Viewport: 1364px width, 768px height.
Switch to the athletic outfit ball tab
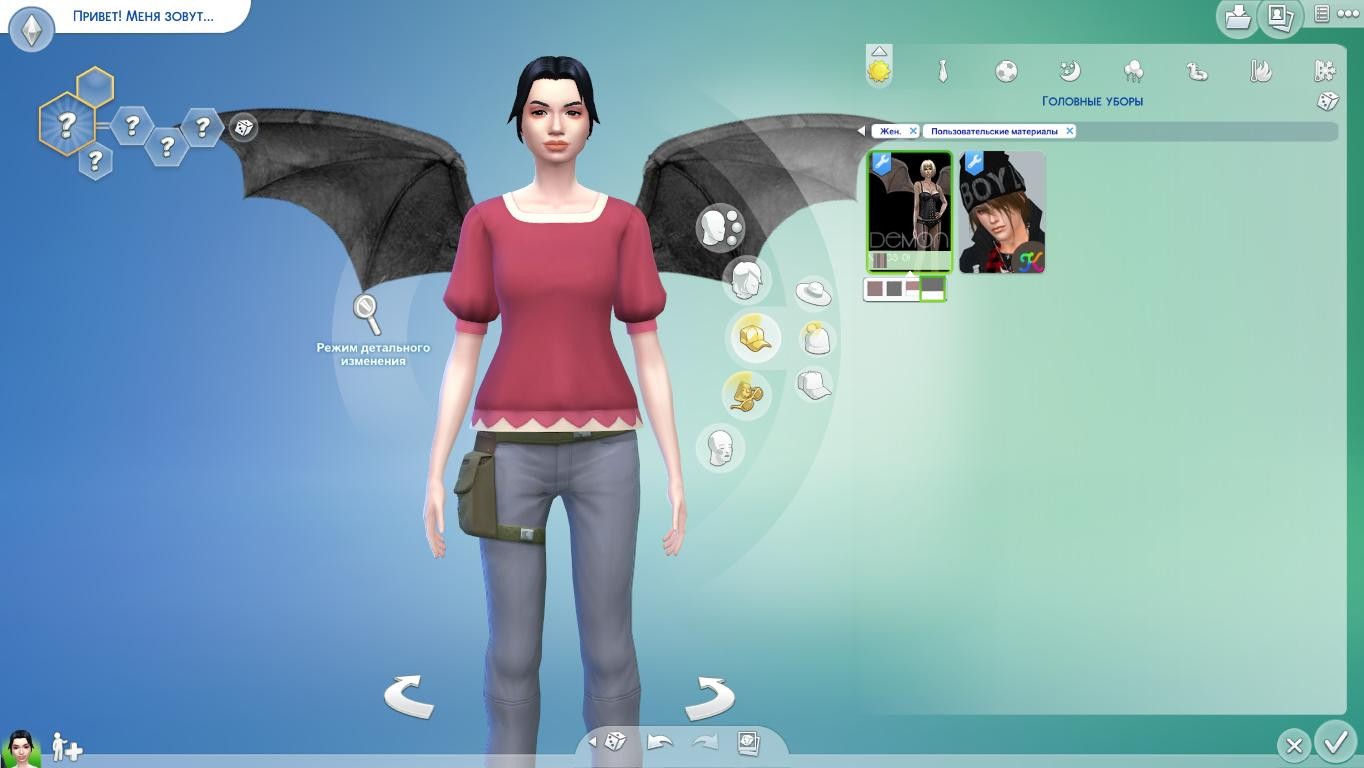[x=1006, y=71]
